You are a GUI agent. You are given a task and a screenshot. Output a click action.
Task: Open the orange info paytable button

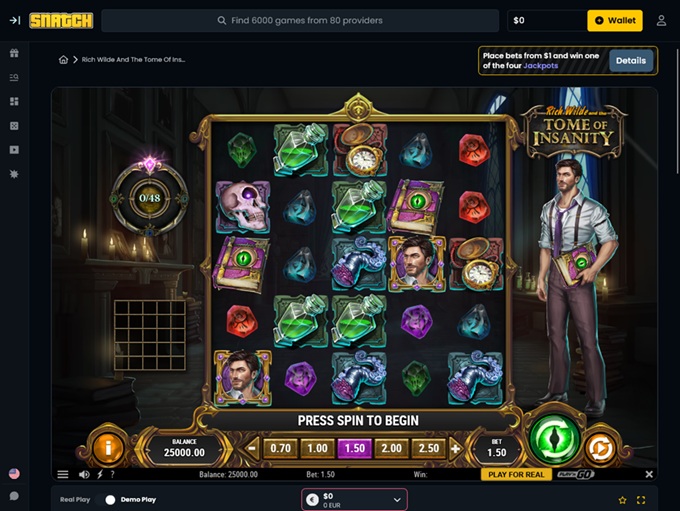(x=108, y=447)
